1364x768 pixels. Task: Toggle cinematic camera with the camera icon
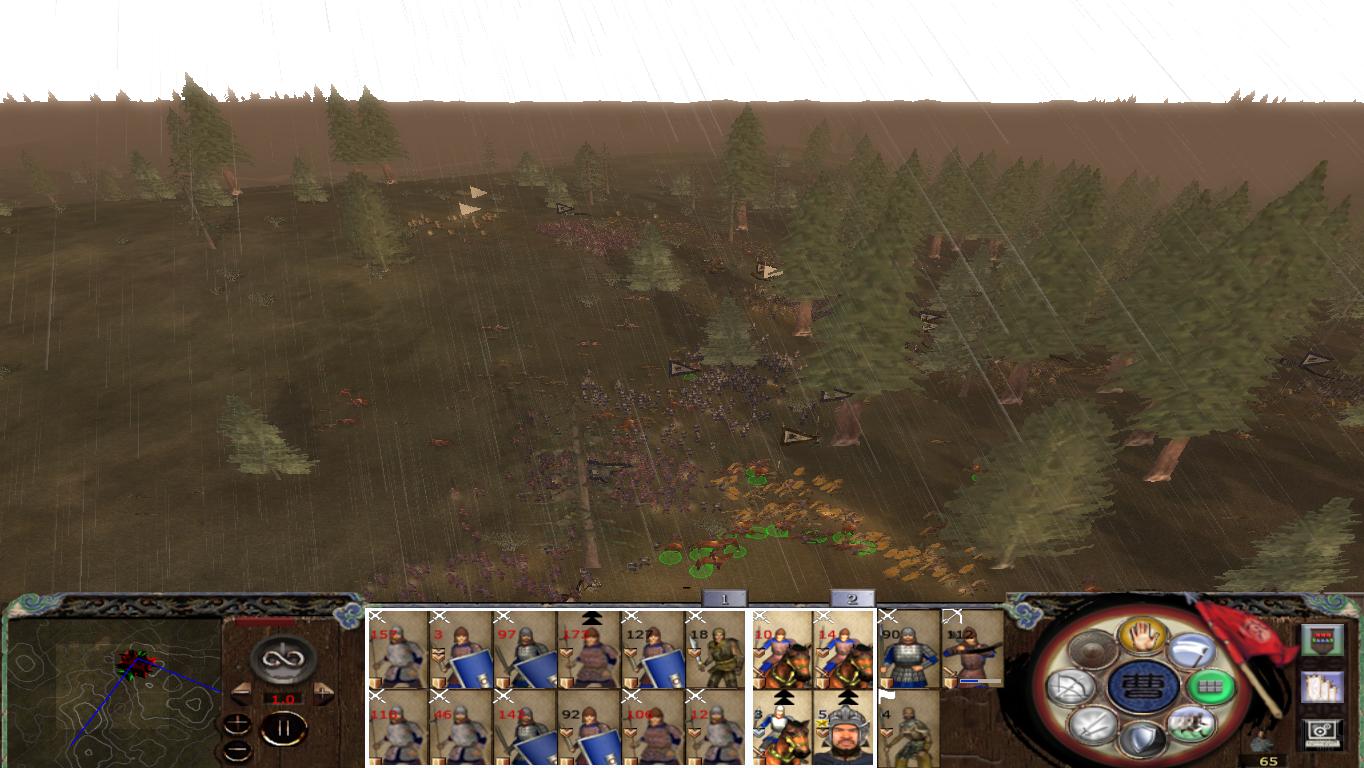[1321, 730]
